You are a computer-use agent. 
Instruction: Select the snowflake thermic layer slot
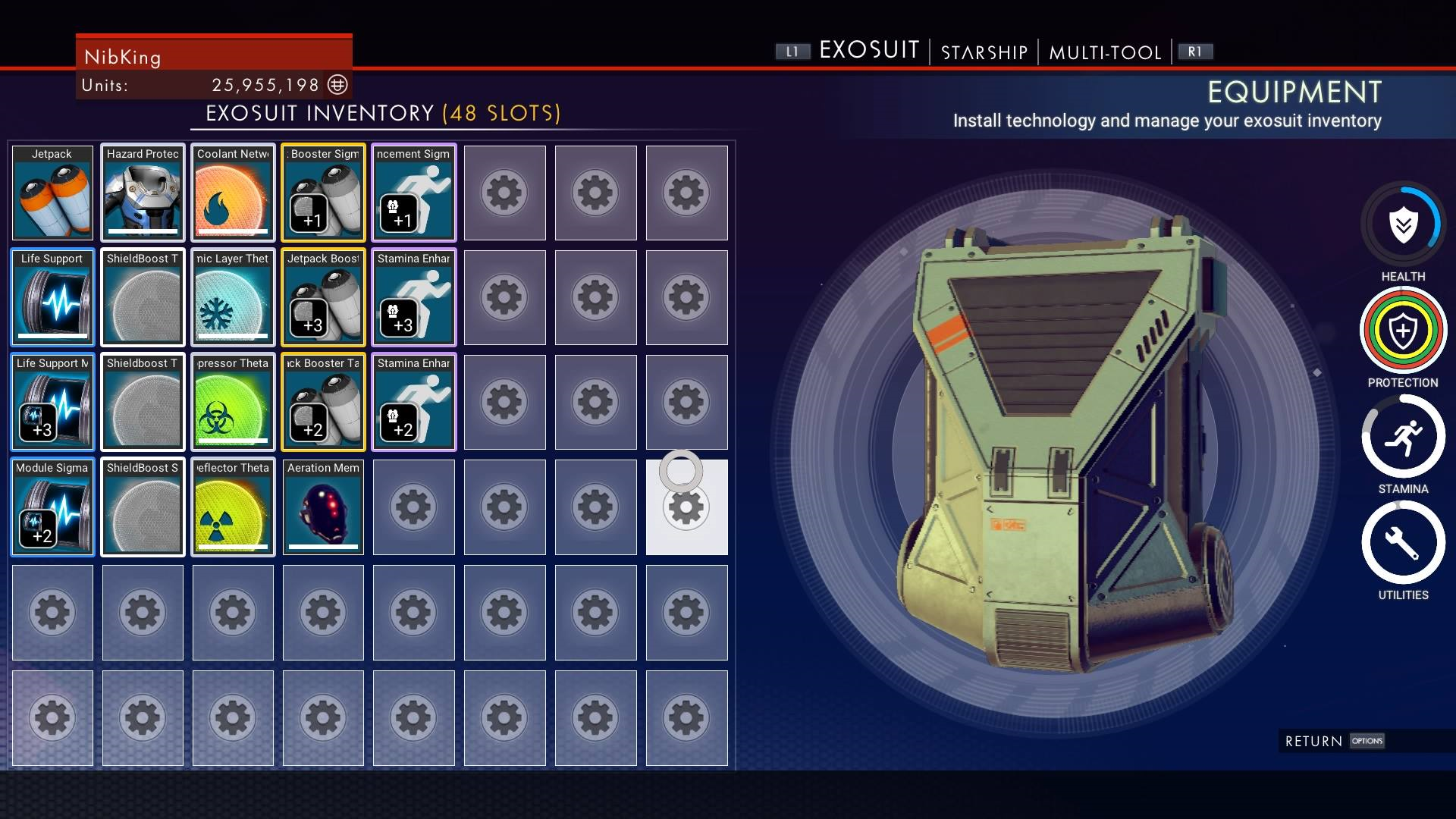pyautogui.click(x=233, y=297)
